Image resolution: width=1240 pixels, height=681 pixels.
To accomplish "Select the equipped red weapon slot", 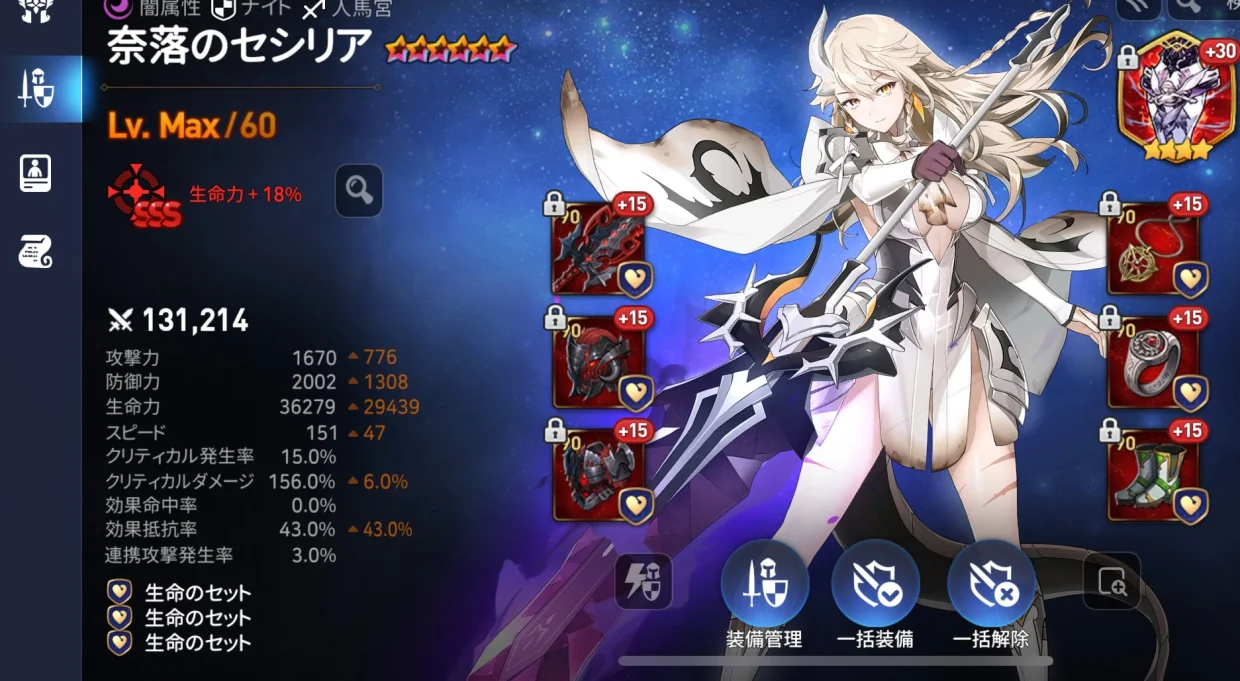I will pyautogui.click(x=598, y=248).
